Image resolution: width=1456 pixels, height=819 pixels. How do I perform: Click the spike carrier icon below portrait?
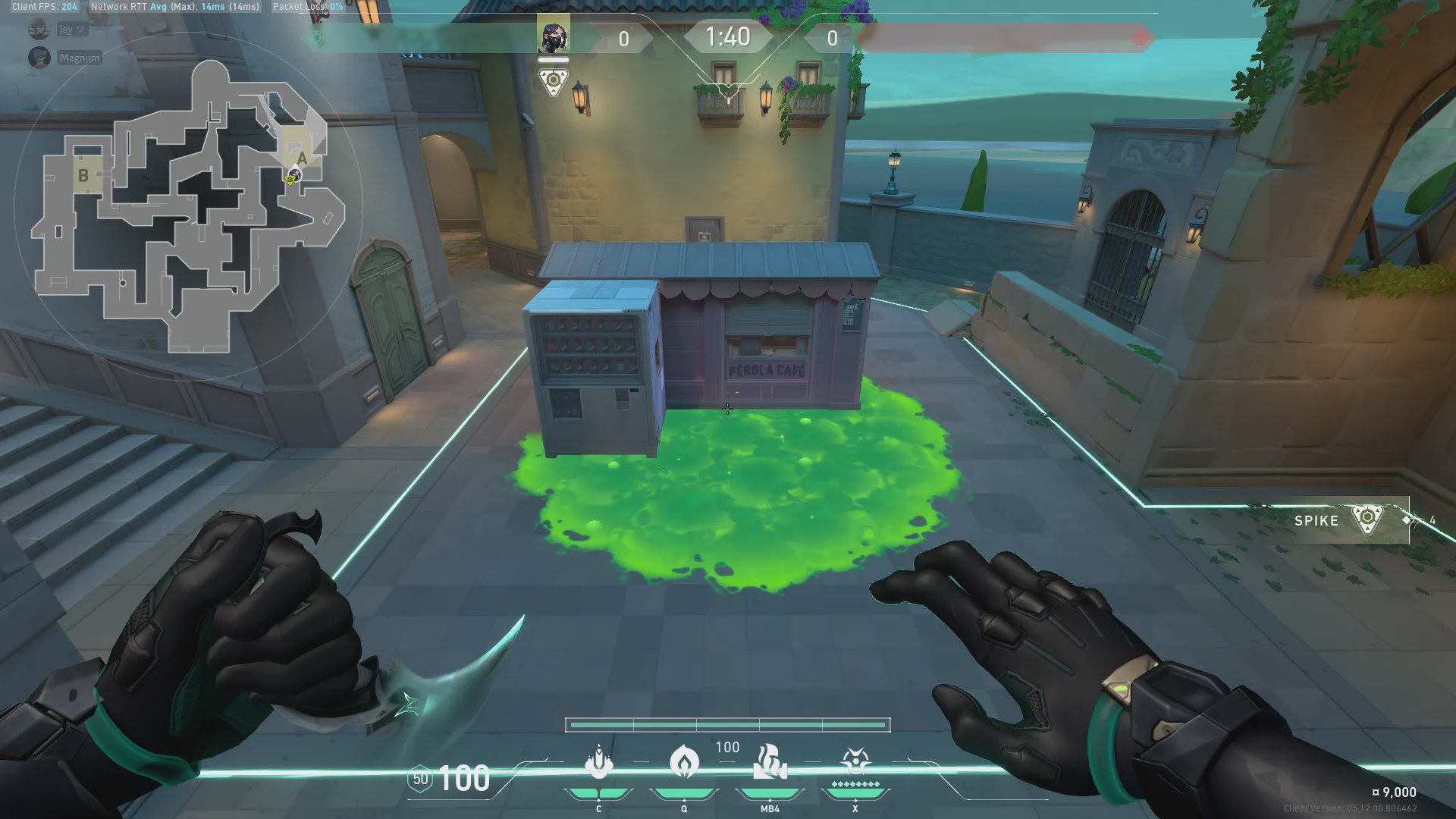pyautogui.click(x=553, y=80)
